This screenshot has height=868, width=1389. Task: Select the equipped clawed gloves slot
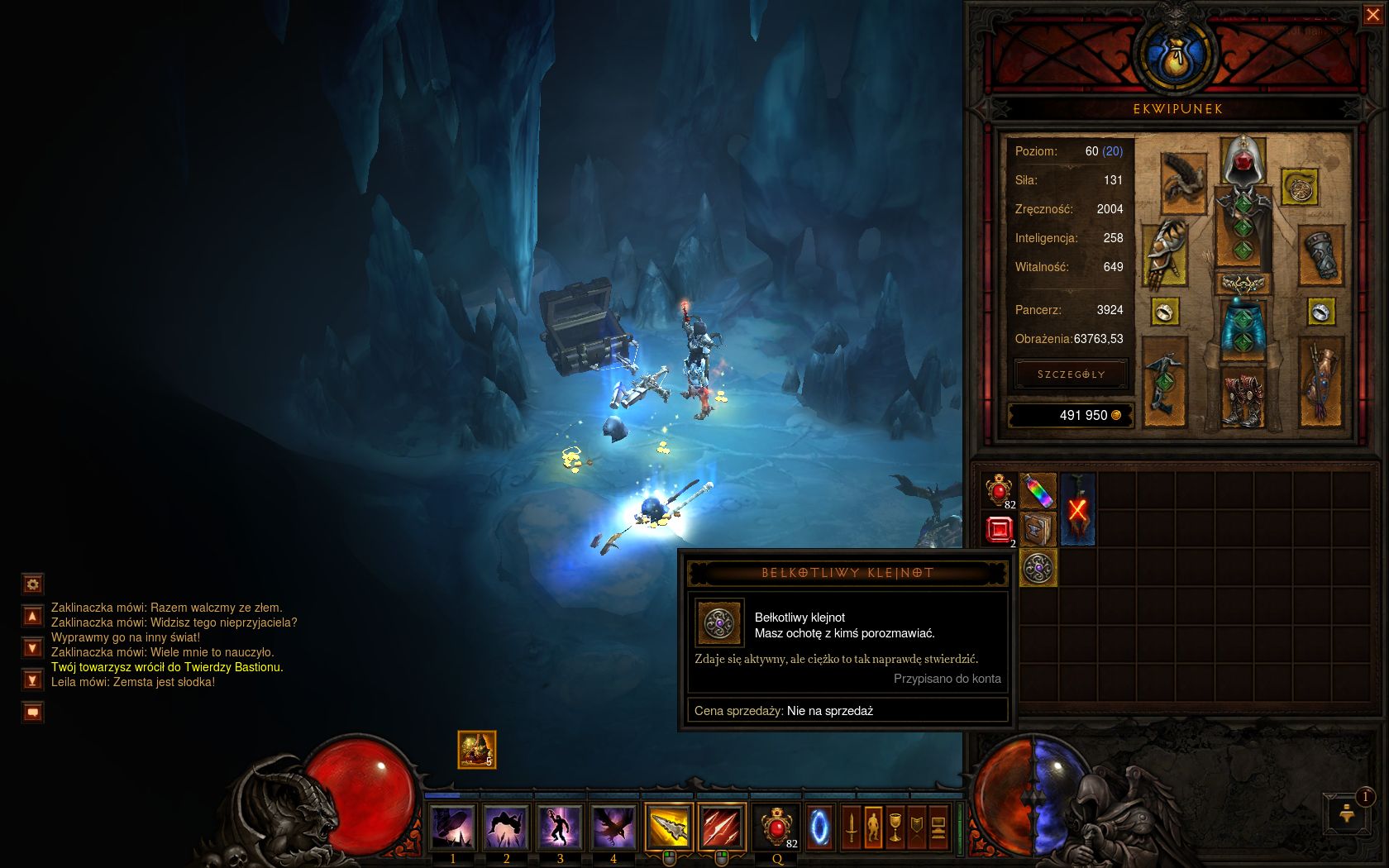[1164, 252]
